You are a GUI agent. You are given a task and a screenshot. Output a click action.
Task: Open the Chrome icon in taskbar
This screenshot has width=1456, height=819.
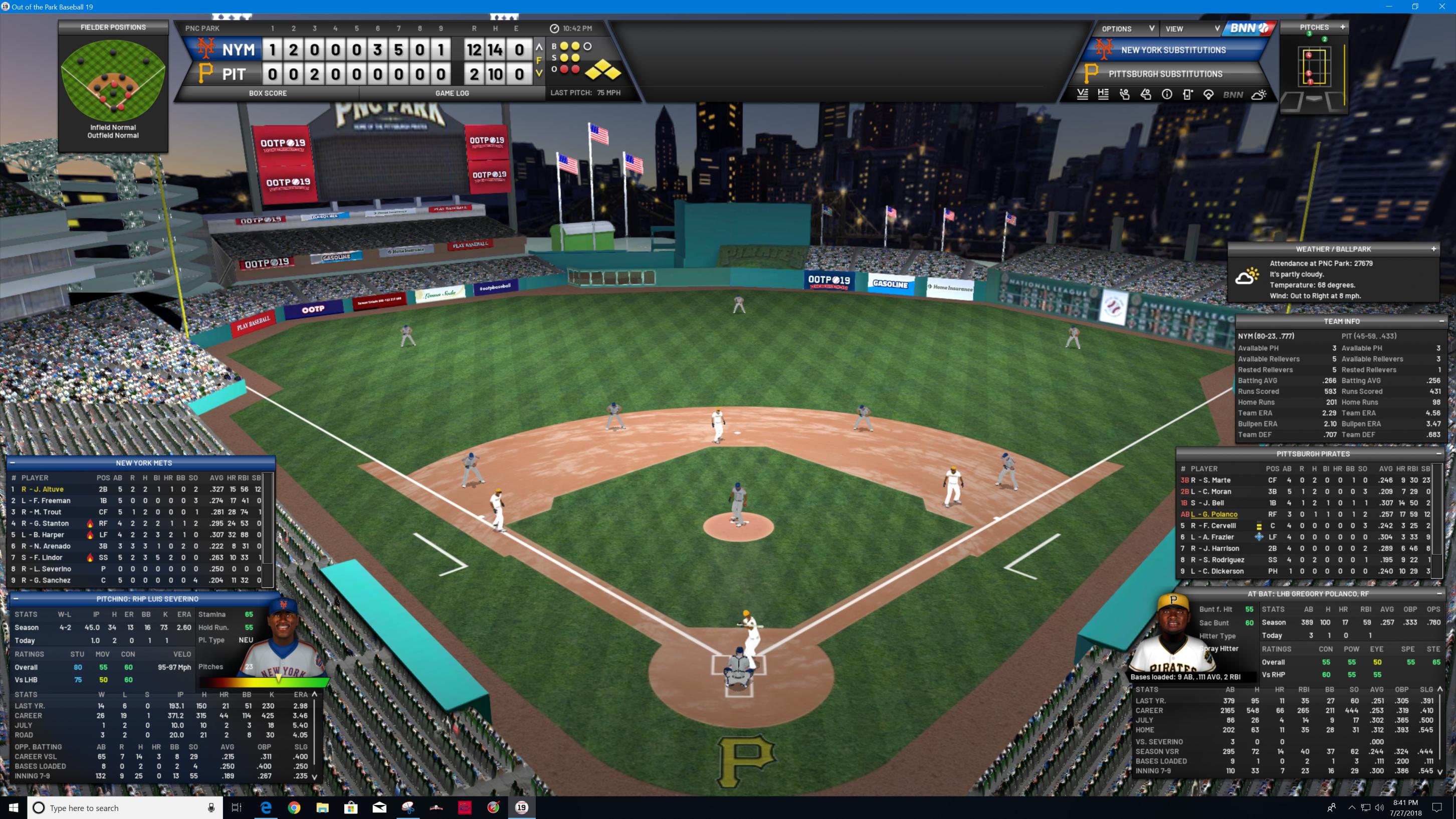(x=294, y=807)
